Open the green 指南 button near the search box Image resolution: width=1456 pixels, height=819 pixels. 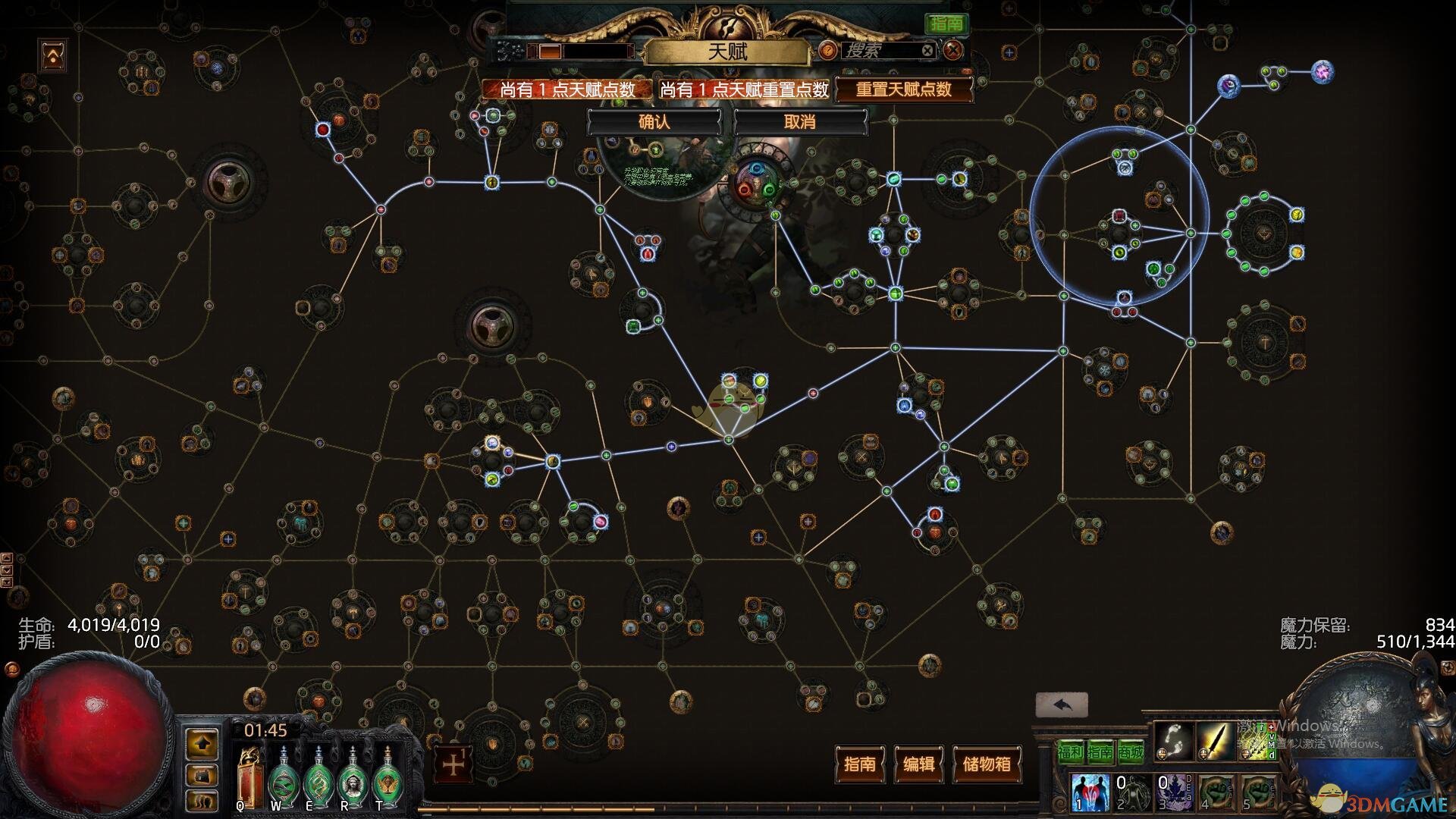tap(946, 24)
